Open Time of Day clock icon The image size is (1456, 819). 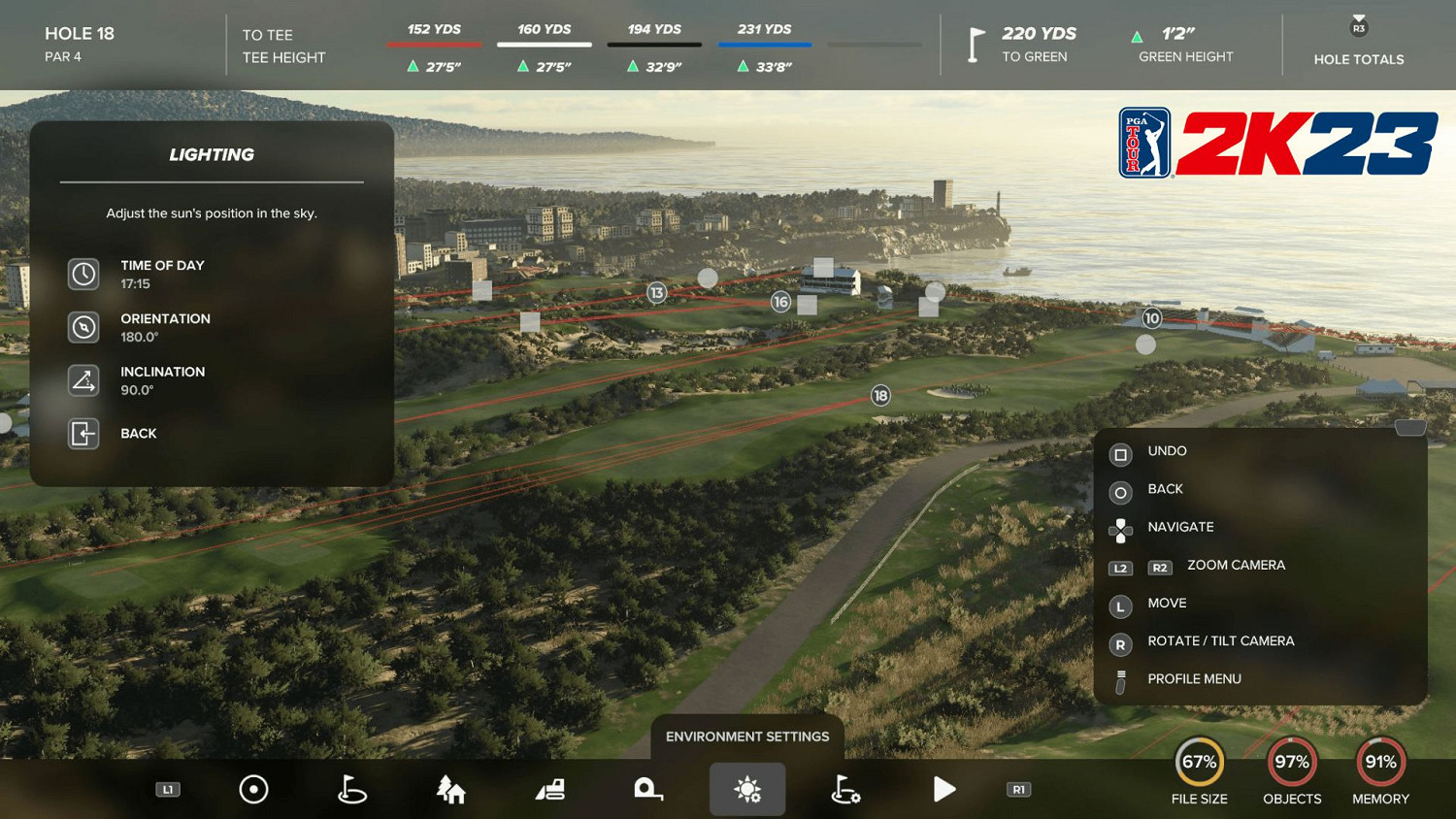[x=83, y=274]
